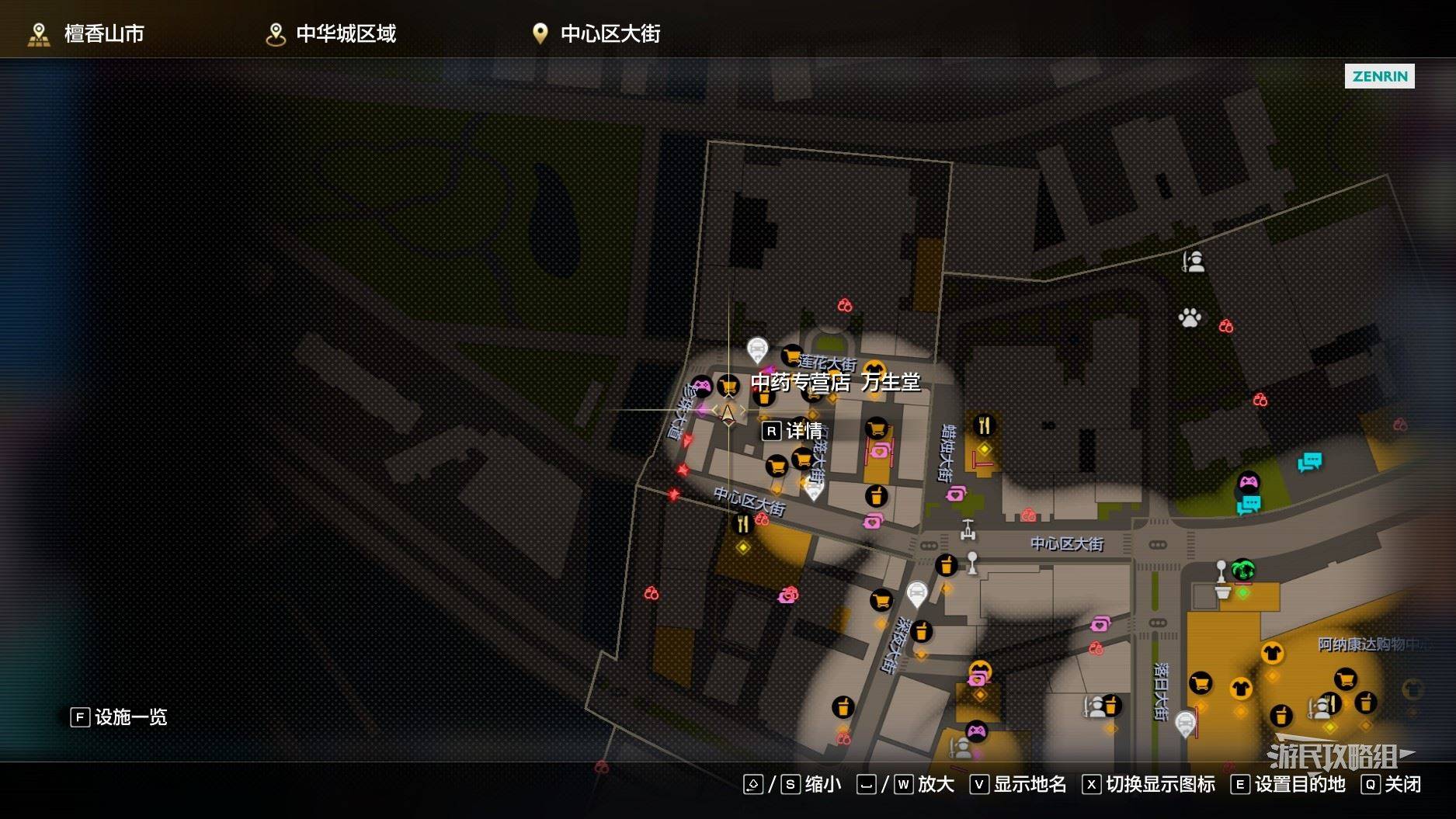Viewport: 1456px width, 819px height.
Task: Click the green palm tree map marker
Action: 1243,570
